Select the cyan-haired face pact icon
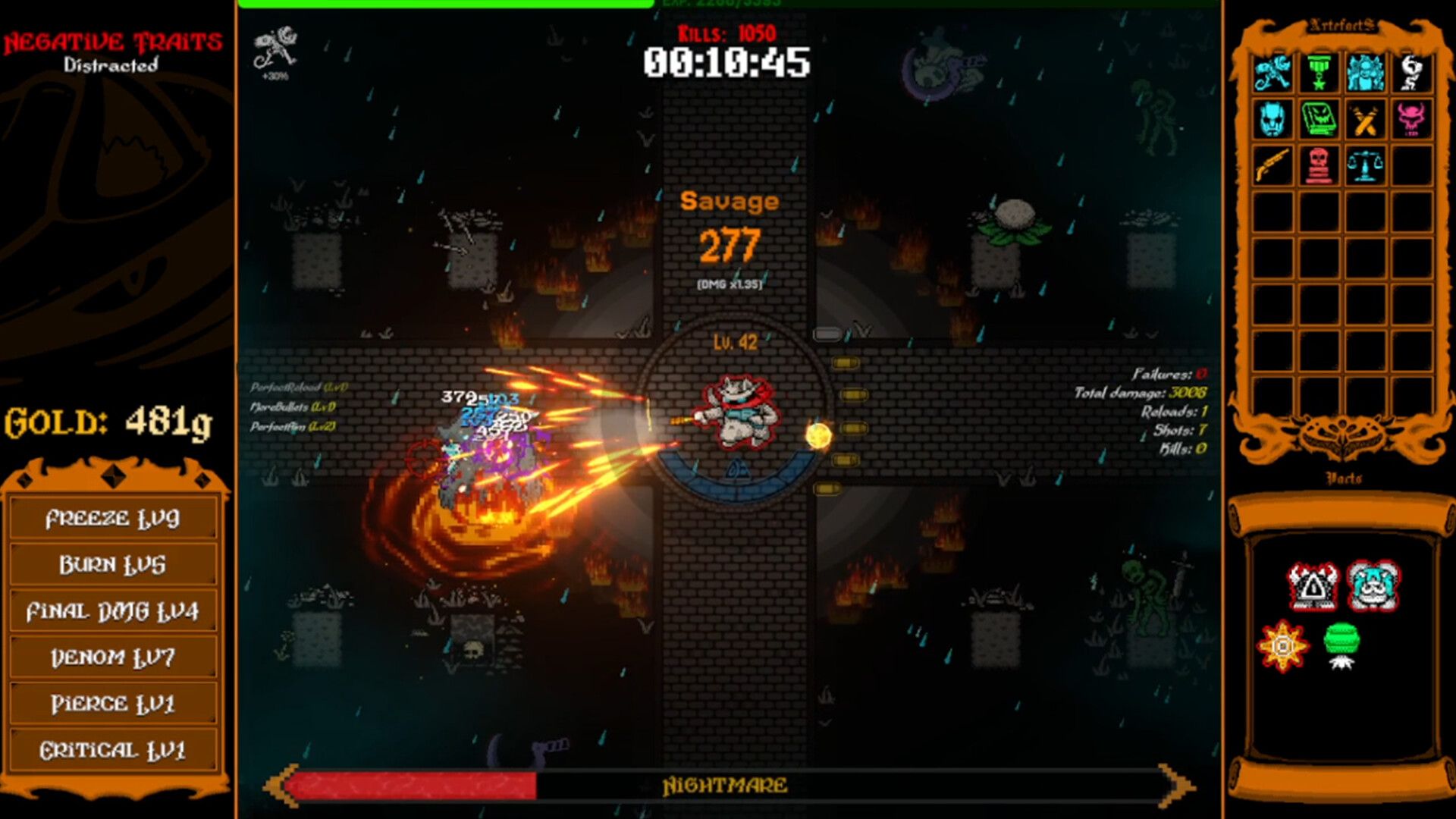The image size is (1456, 819). [x=1373, y=586]
